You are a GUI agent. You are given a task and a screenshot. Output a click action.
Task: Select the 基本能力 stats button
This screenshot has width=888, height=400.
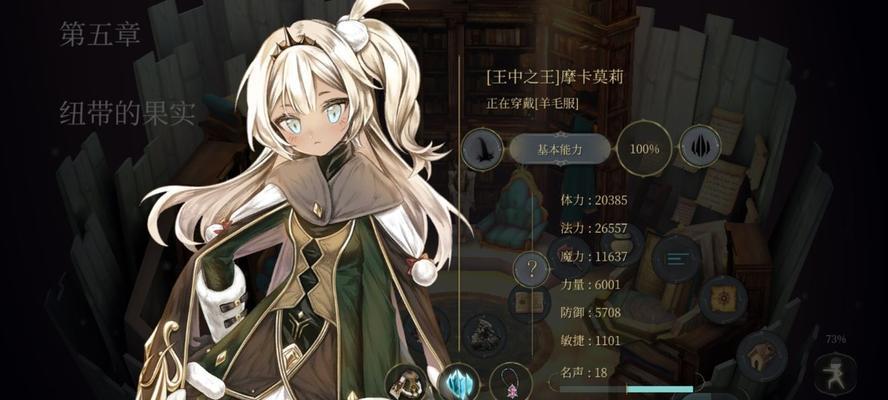point(559,149)
